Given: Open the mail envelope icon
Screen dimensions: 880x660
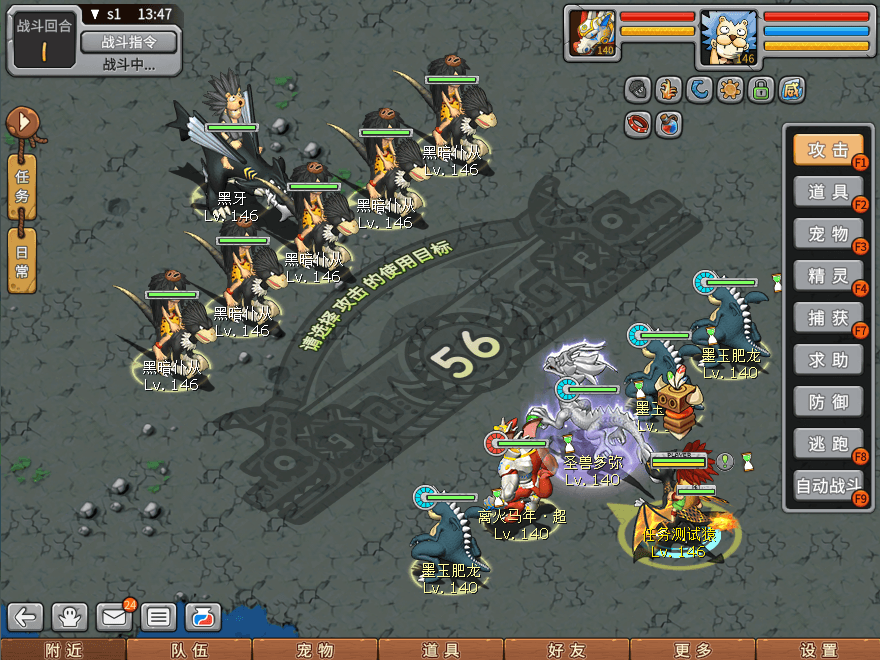Looking at the screenshot, I should point(114,616).
